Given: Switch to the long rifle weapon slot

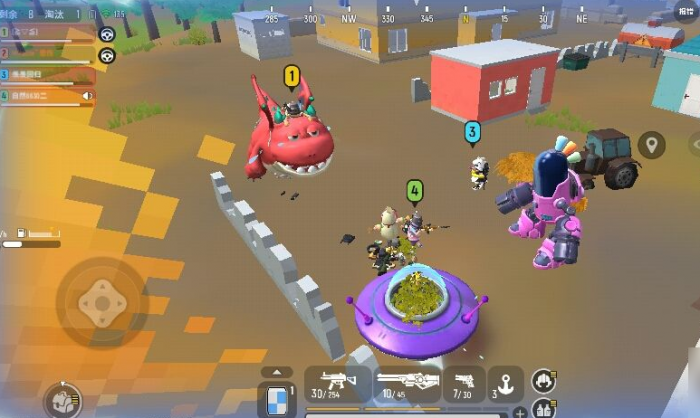Looking at the screenshot, I should coord(407,385).
